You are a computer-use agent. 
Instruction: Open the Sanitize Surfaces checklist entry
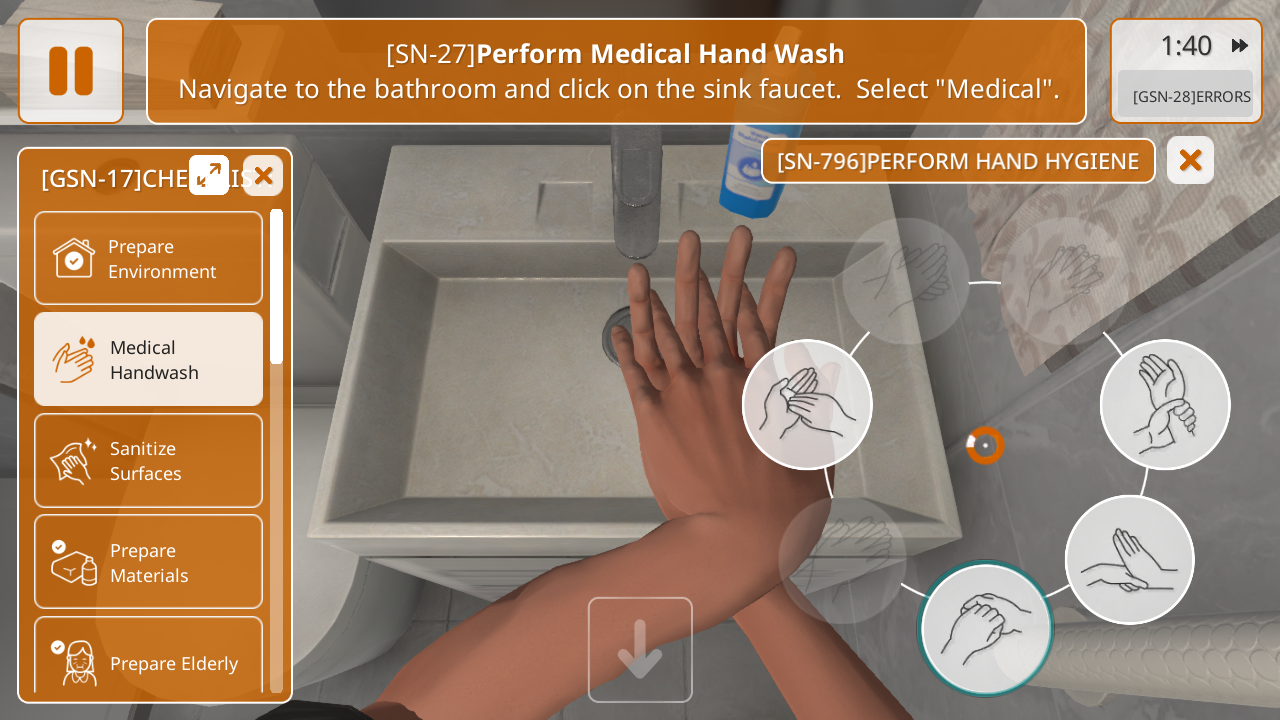click(148, 460)
